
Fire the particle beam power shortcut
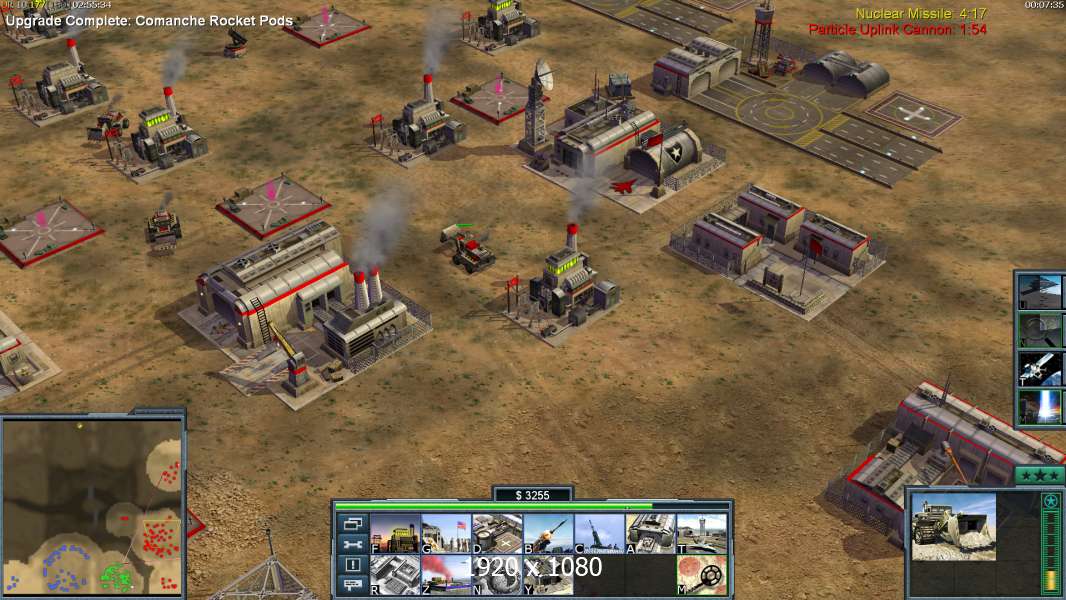click(x=1041, y=406)
